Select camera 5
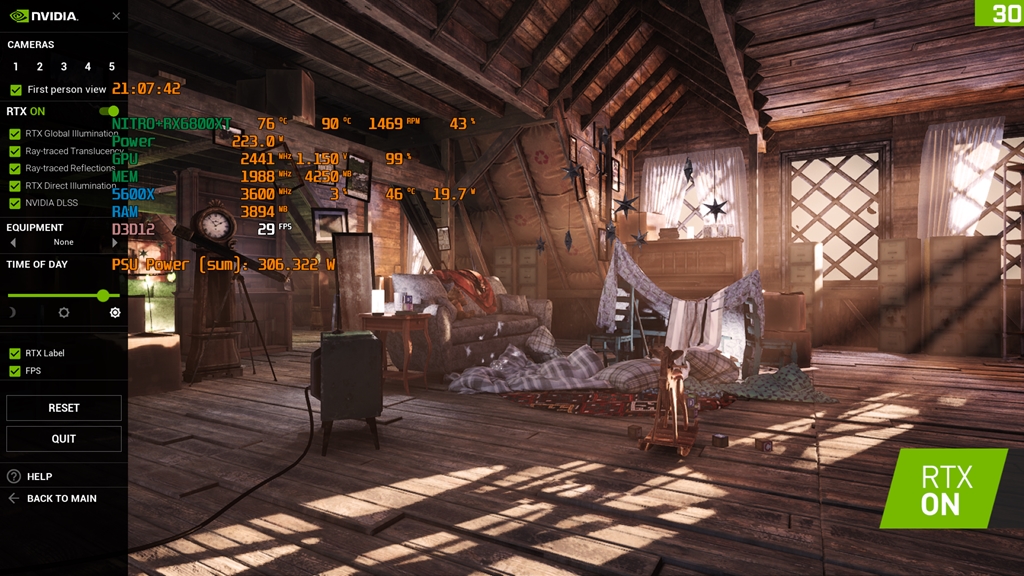Screen dimensions: 1024x576 [x=112, y=67]
